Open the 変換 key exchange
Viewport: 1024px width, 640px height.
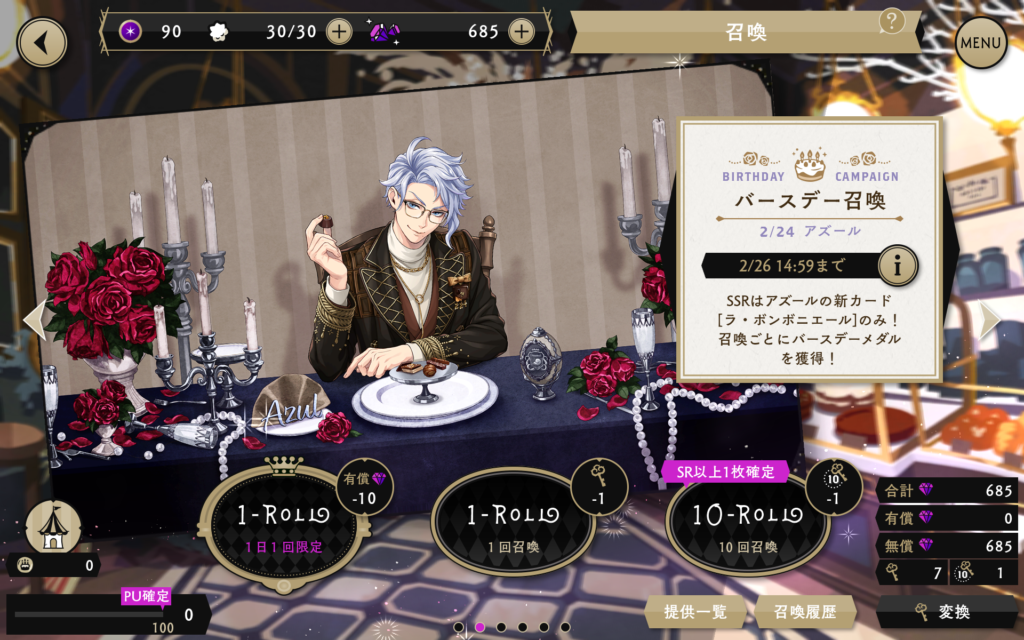click(x=947, y=612)
